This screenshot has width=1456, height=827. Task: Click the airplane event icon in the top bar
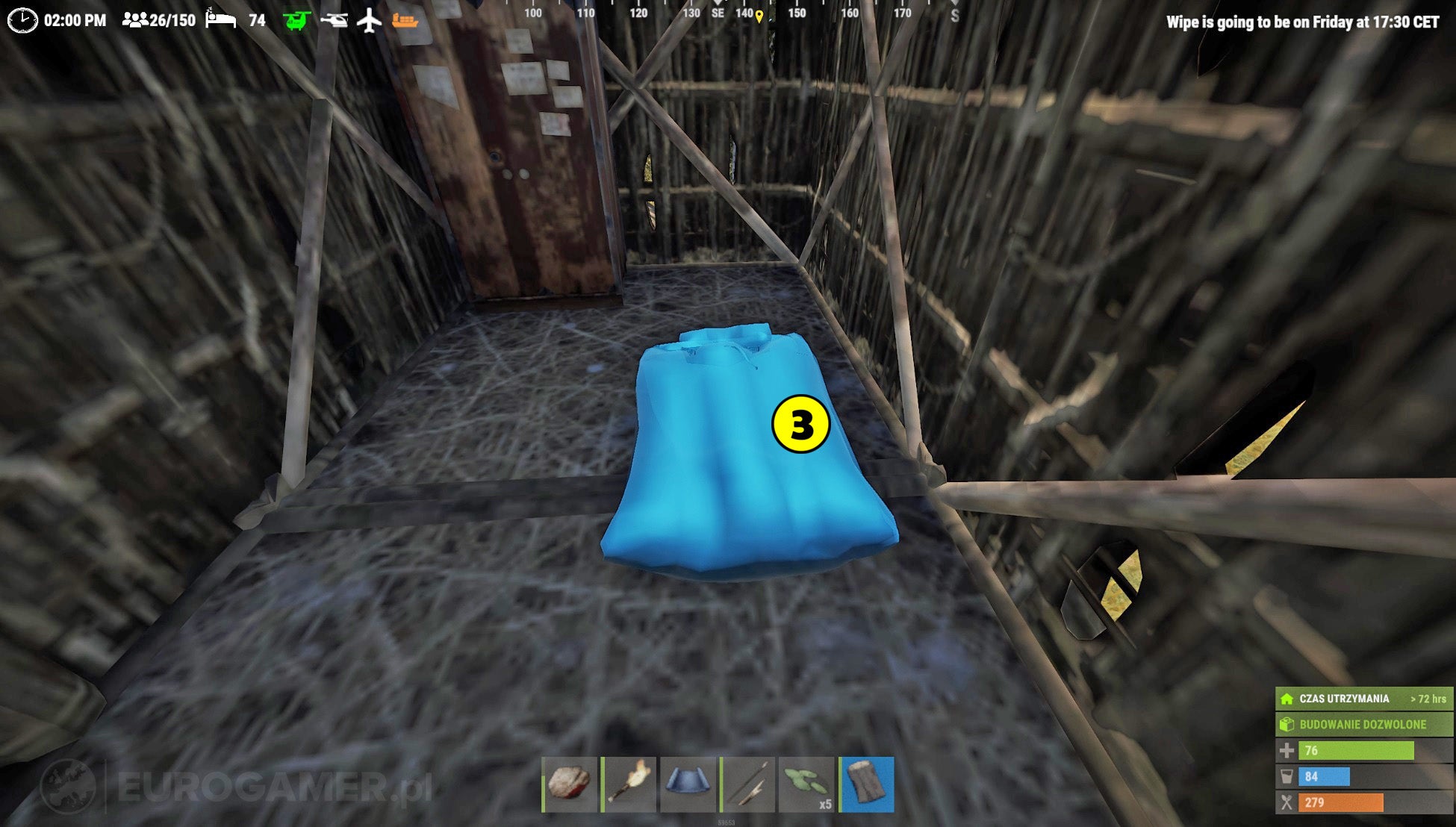(x=370, y=21)
